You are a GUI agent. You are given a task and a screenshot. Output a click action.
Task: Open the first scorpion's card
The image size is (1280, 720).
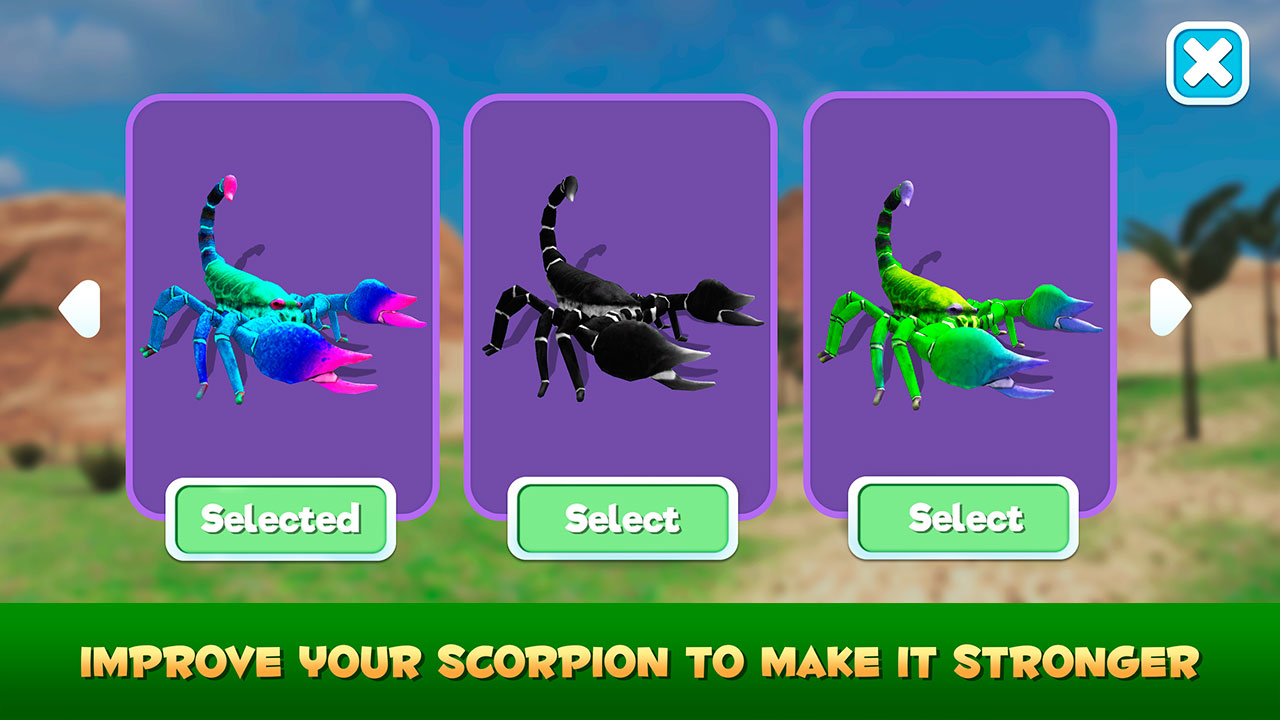point(281,300)
